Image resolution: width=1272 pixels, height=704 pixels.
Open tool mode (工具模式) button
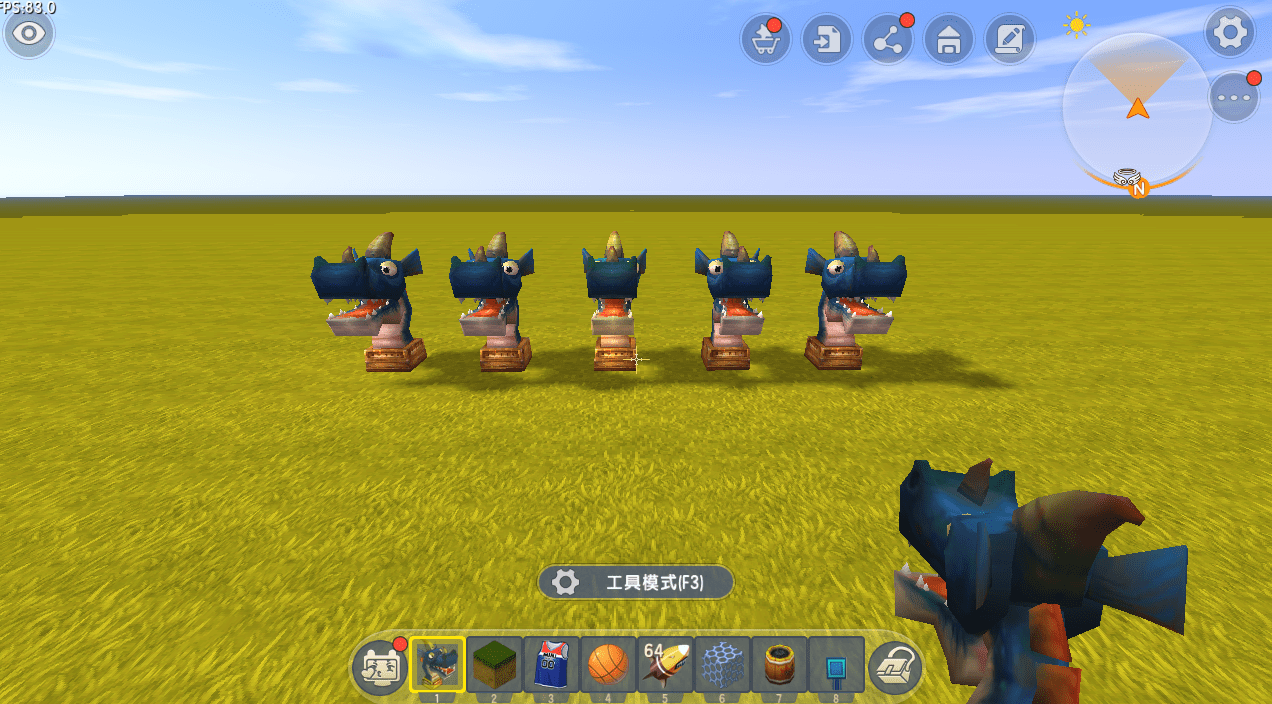[636, 582]
